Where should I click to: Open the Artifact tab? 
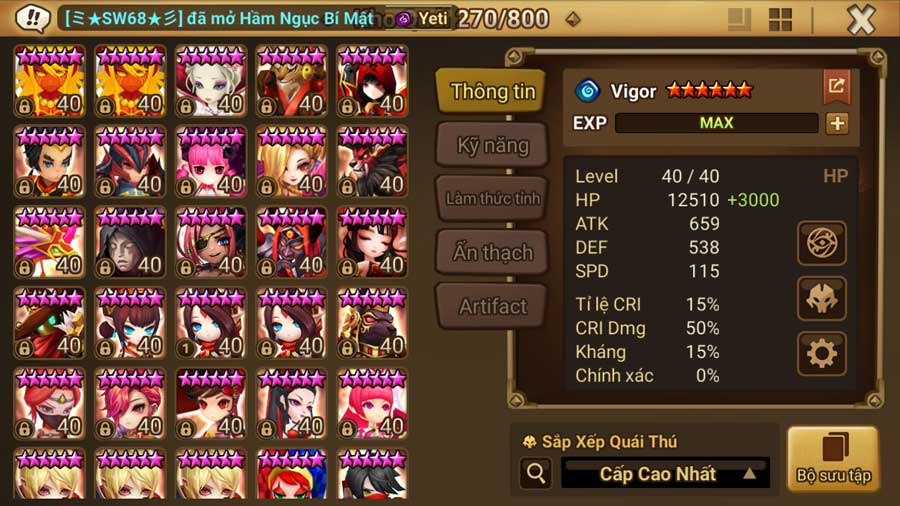(492, 306)
